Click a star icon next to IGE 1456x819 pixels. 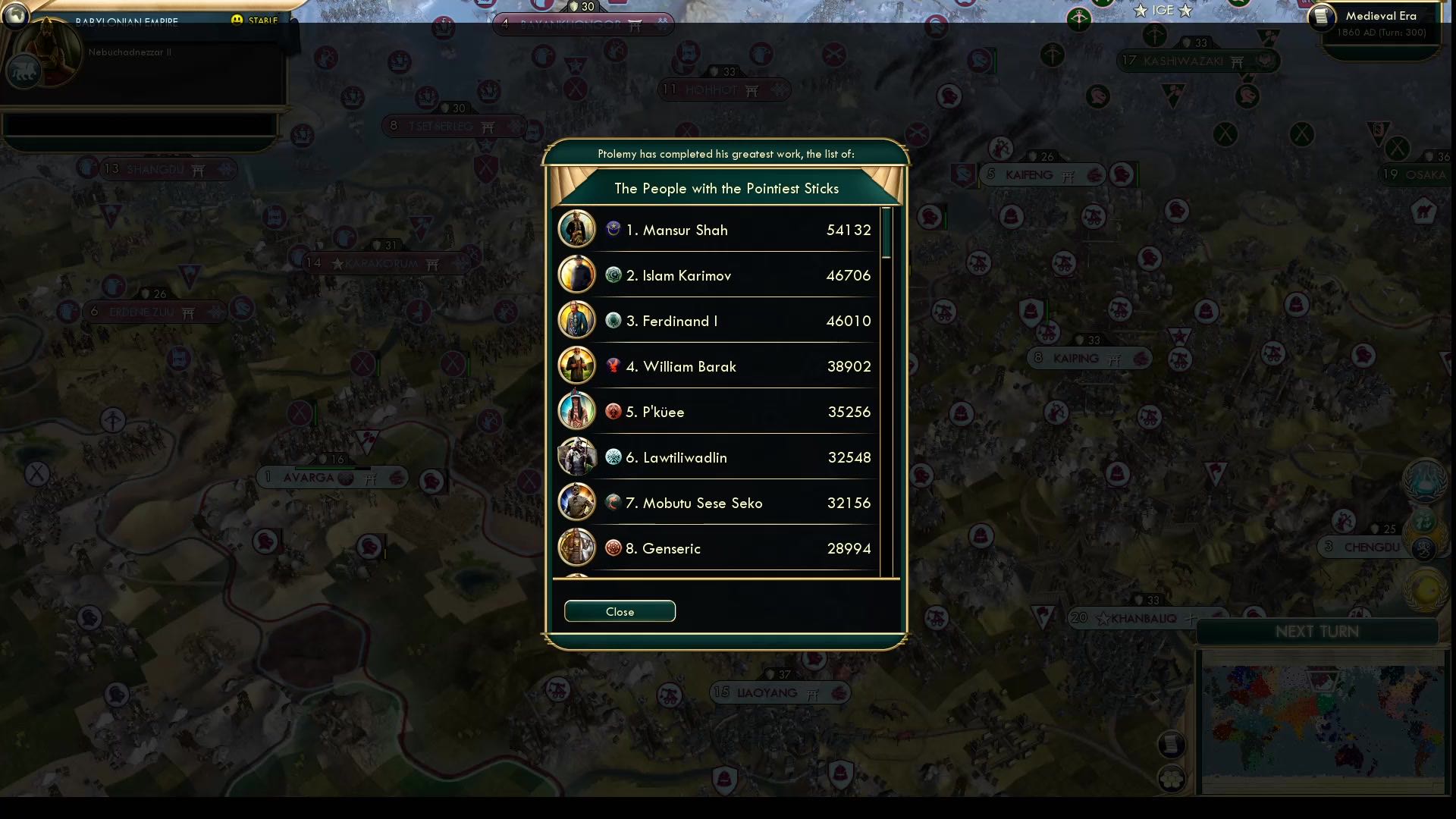click(x=1139, y=11)
